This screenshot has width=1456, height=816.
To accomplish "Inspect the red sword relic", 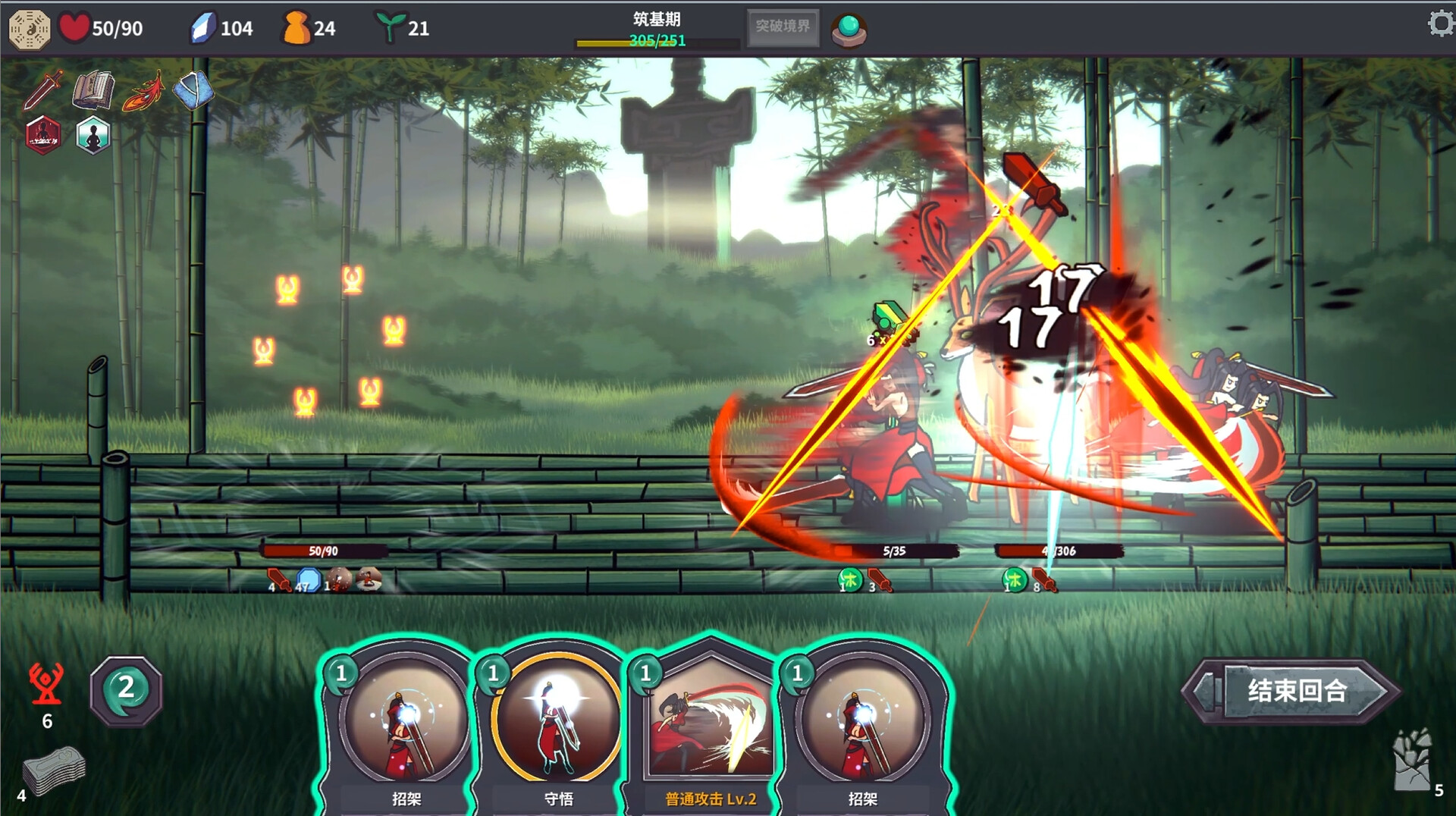I will coord(43,89).
